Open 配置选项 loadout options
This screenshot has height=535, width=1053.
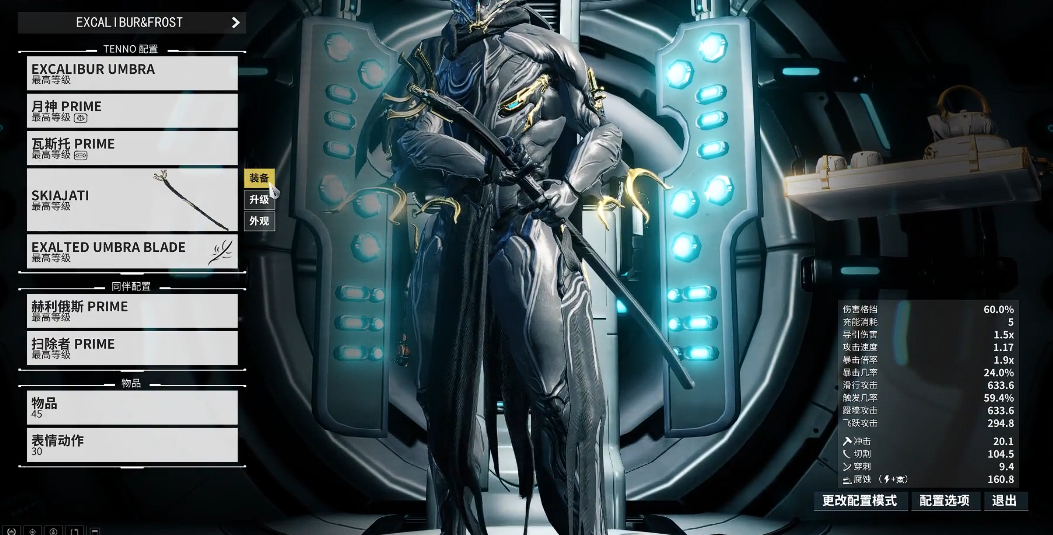pyautogui.click(x=944, y=501)
